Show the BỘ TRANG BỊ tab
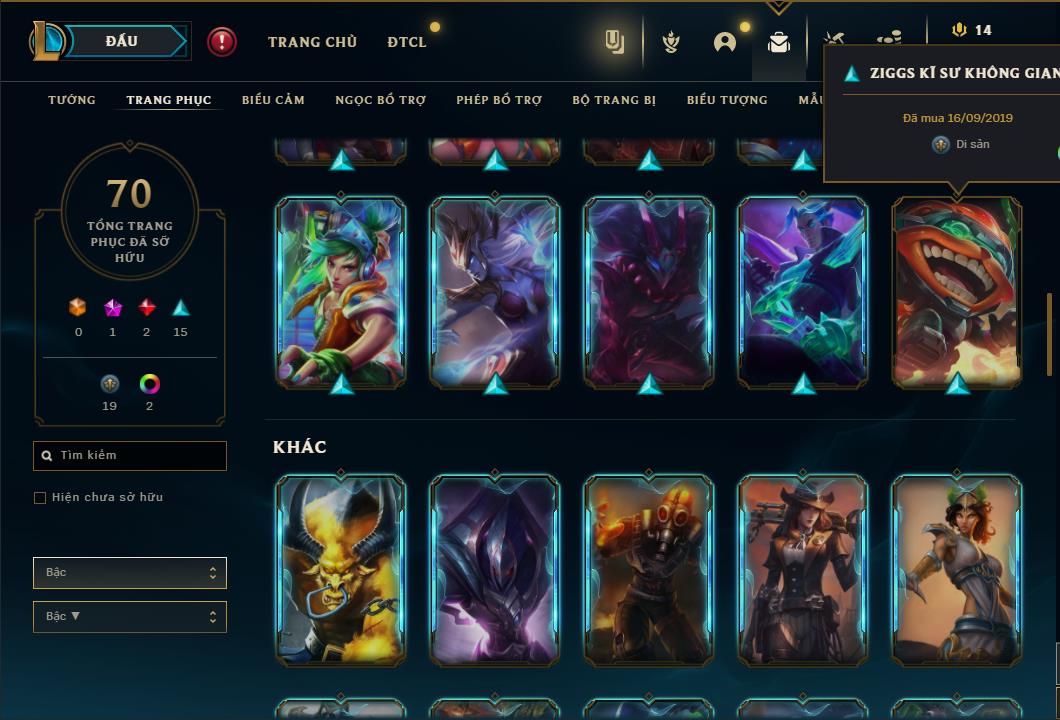The width and height of the screenshot is (1060, 720). (614, 100)
